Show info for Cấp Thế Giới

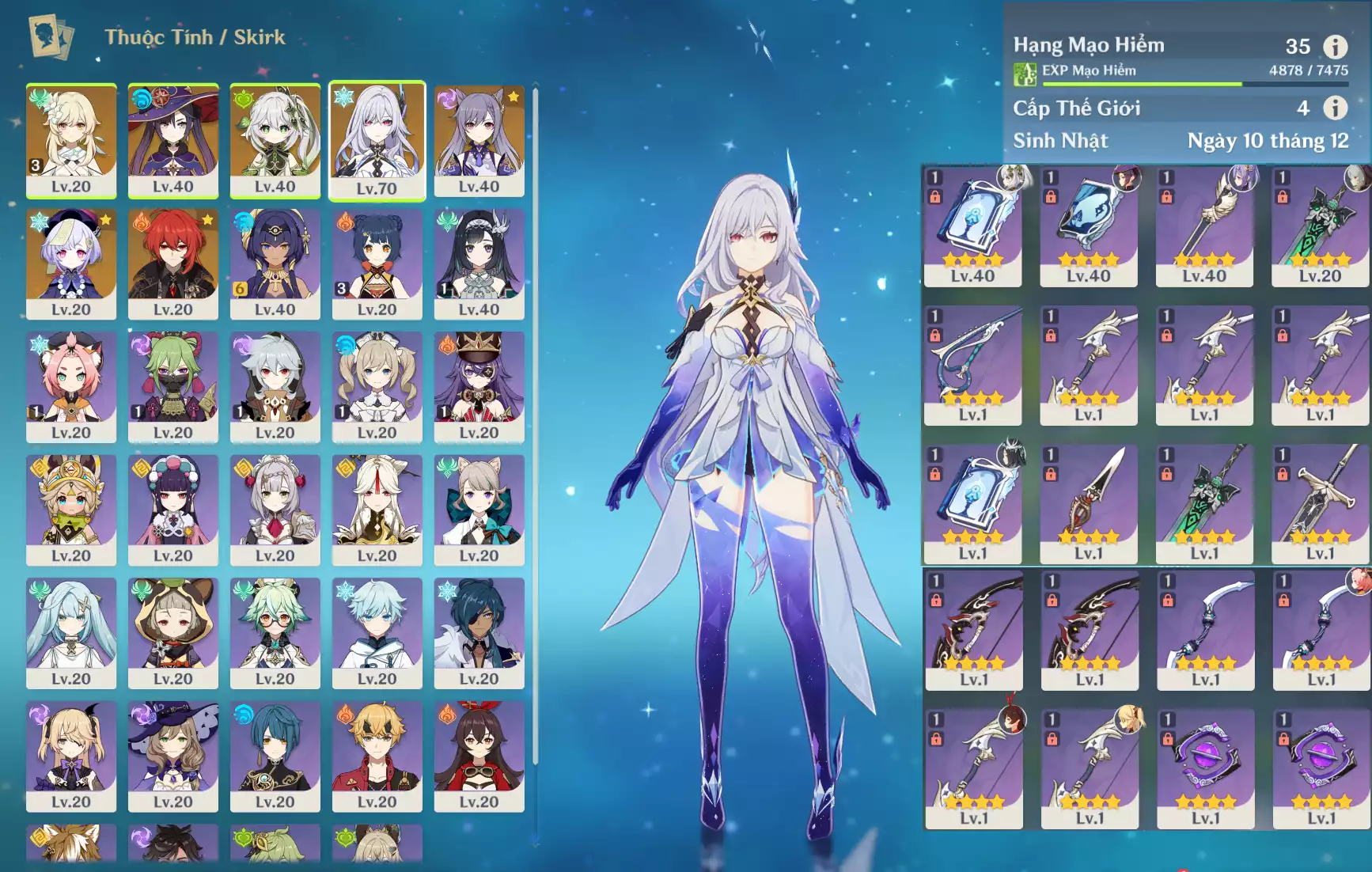pos(1335,108)
